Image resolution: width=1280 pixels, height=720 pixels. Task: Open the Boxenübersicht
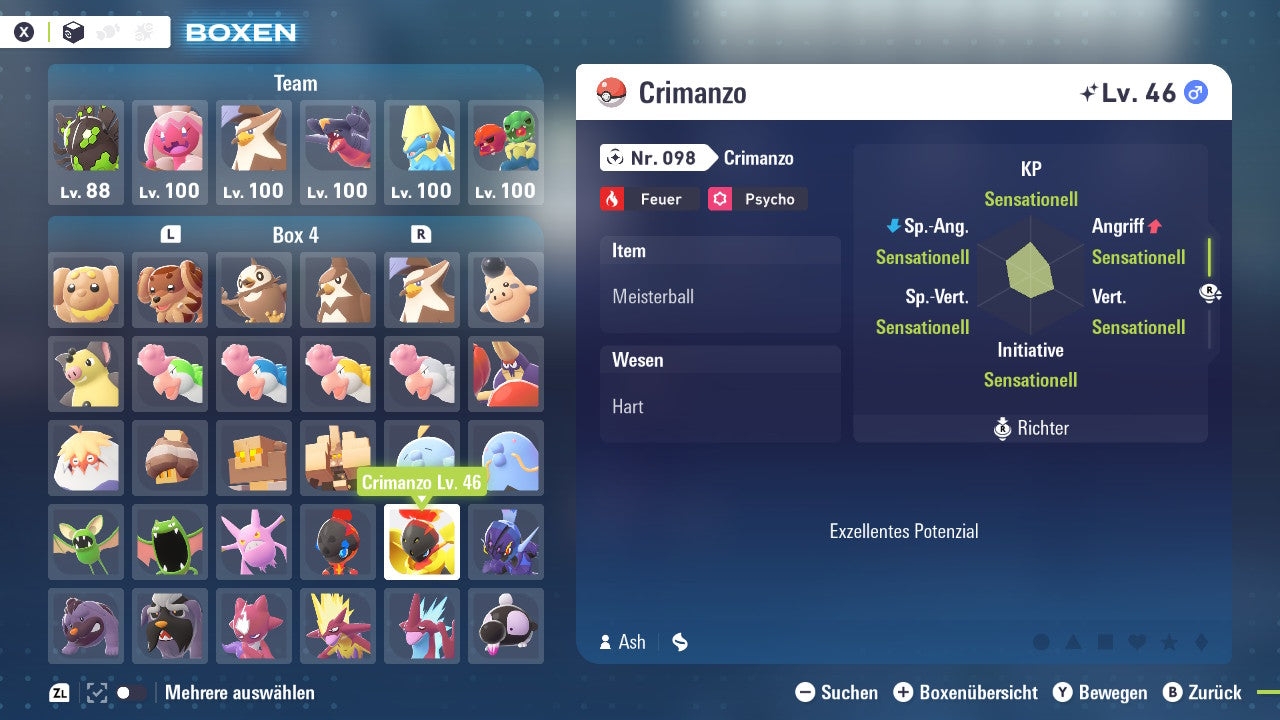[972, 692]
